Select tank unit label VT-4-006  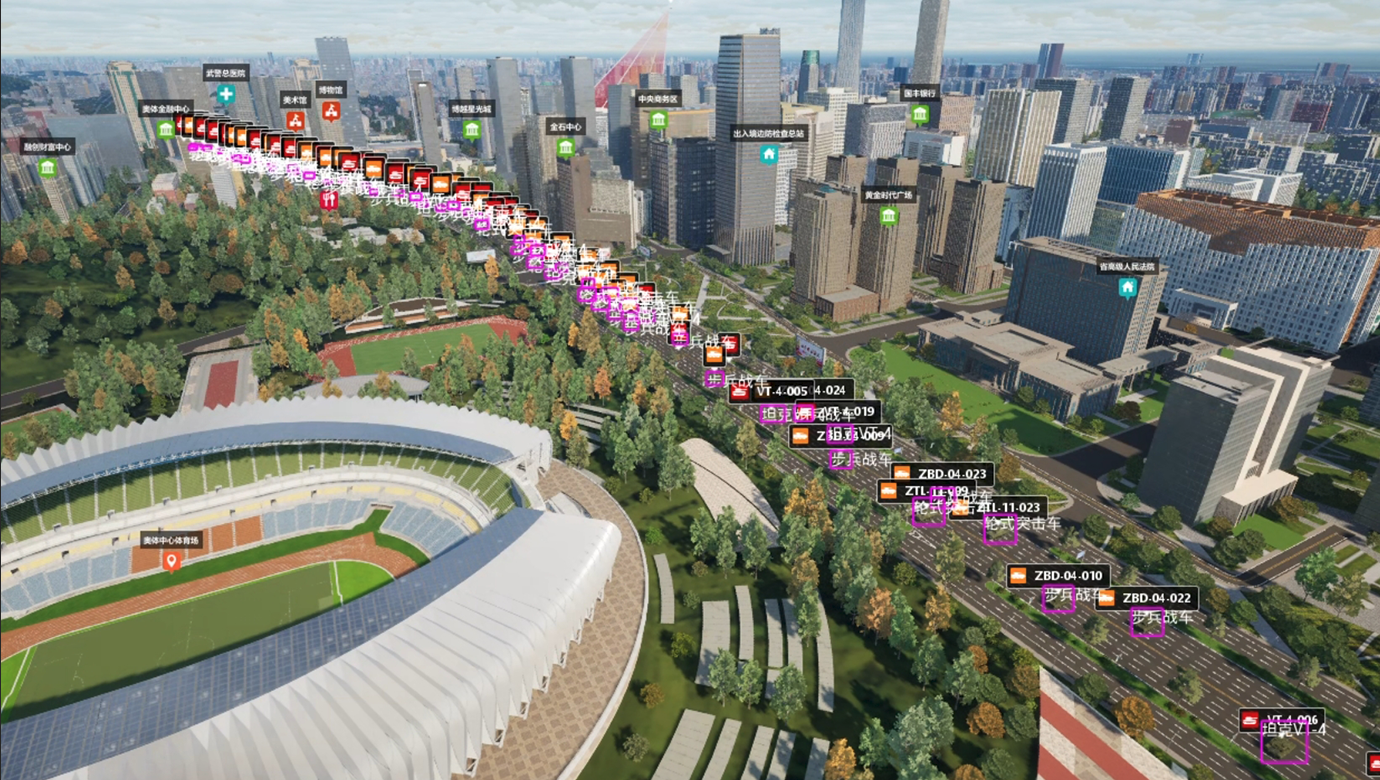pyautogui.click(x=1283, y=720)
